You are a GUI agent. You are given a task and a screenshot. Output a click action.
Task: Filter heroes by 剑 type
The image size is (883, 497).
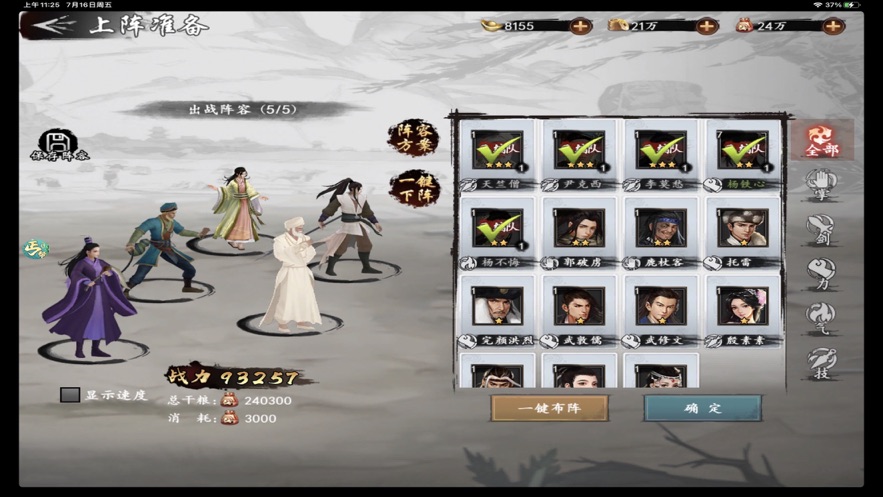(822, 229)
